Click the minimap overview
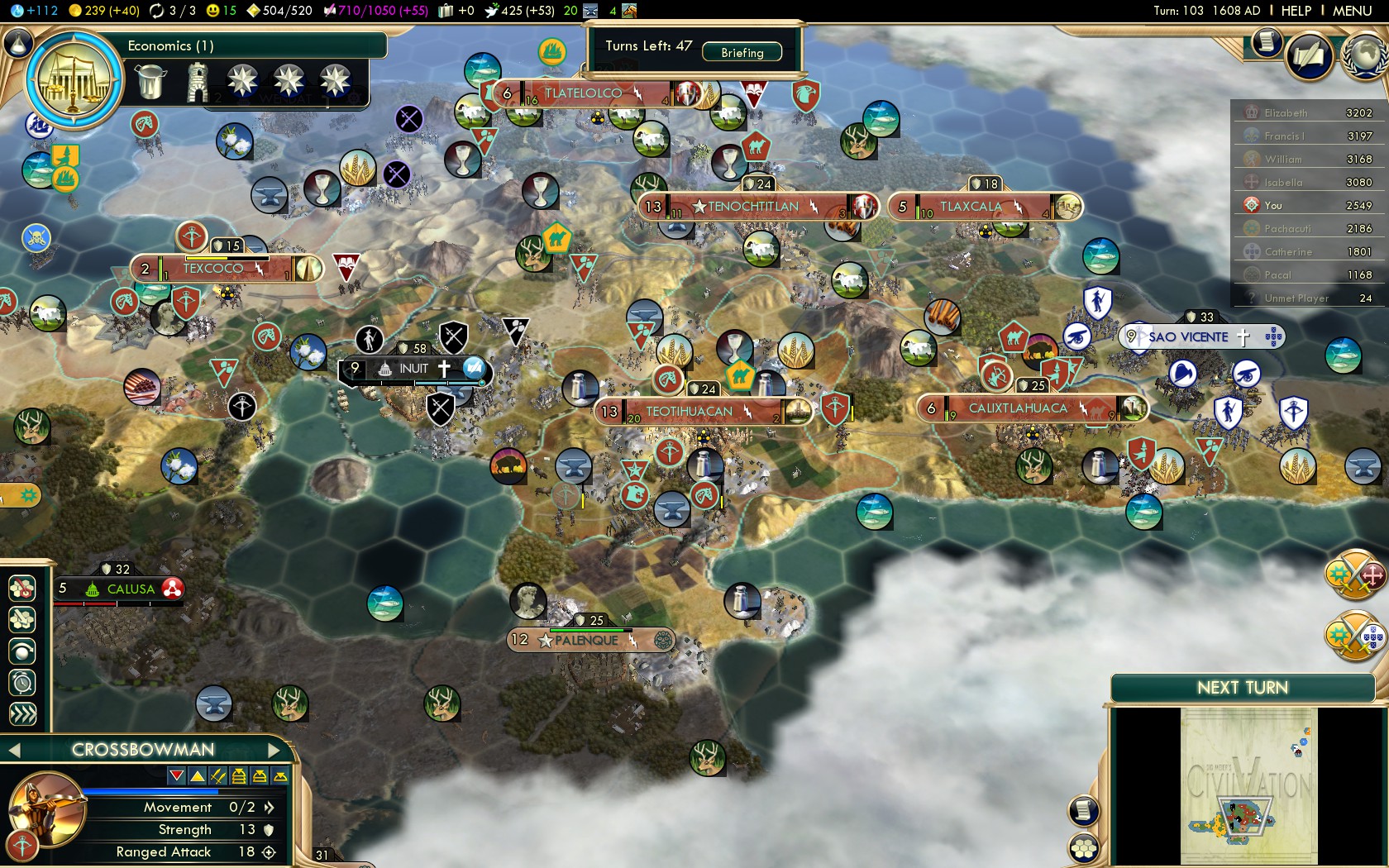This screenshot has width=1389, height=868. click(x=1248, y=785)
